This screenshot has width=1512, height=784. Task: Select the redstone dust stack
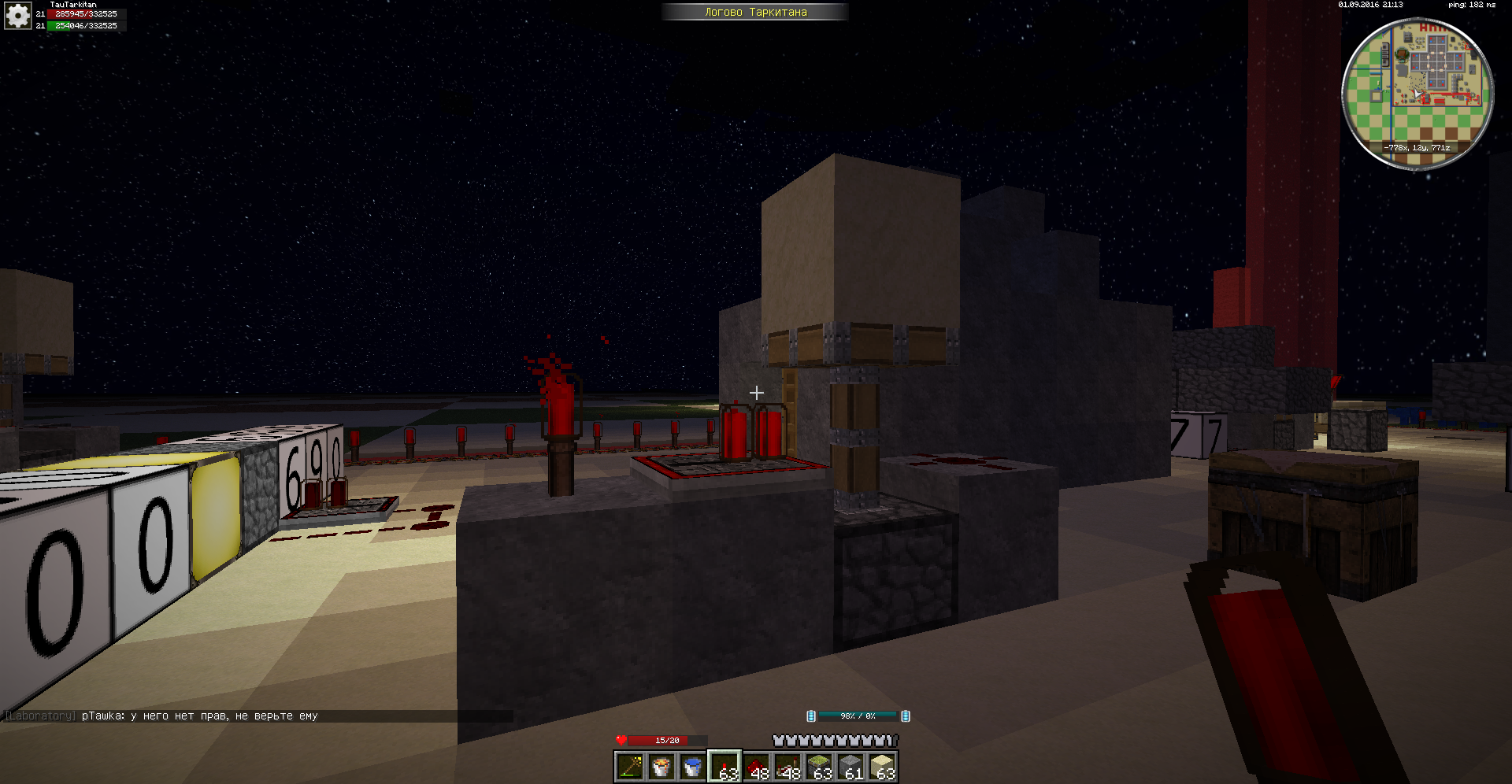click(756, 767)
